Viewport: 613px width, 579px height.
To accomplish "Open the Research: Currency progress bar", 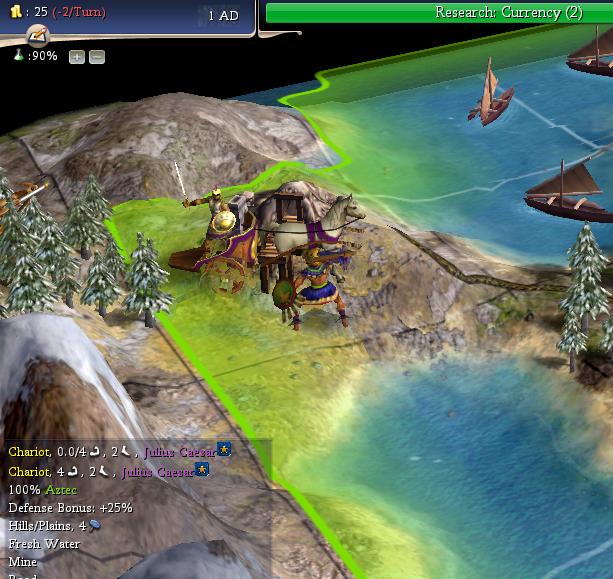I will [439, 13].
